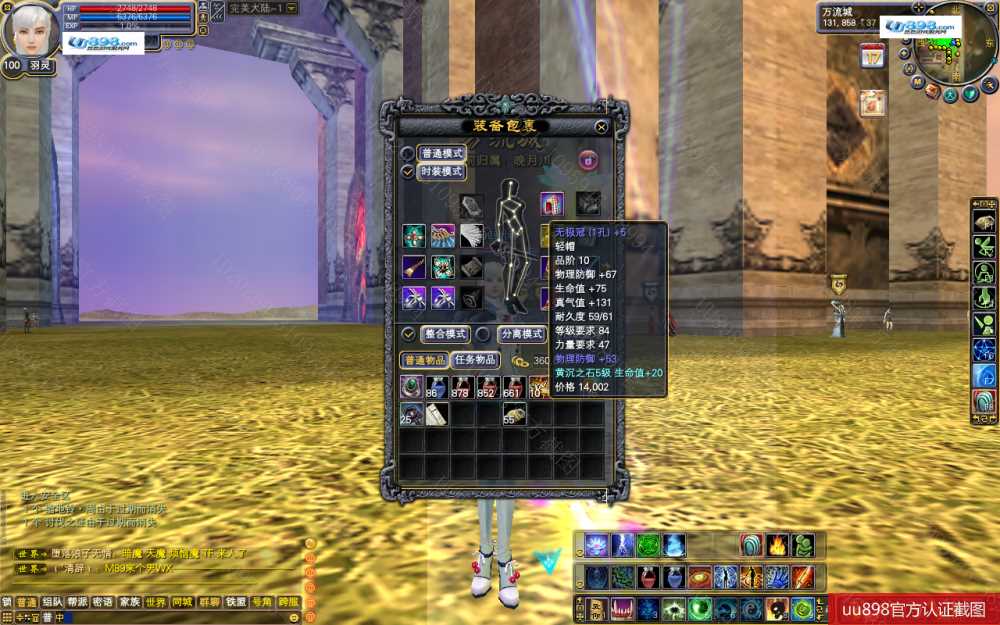Activate the fire flame skill icon

point(777,545)
